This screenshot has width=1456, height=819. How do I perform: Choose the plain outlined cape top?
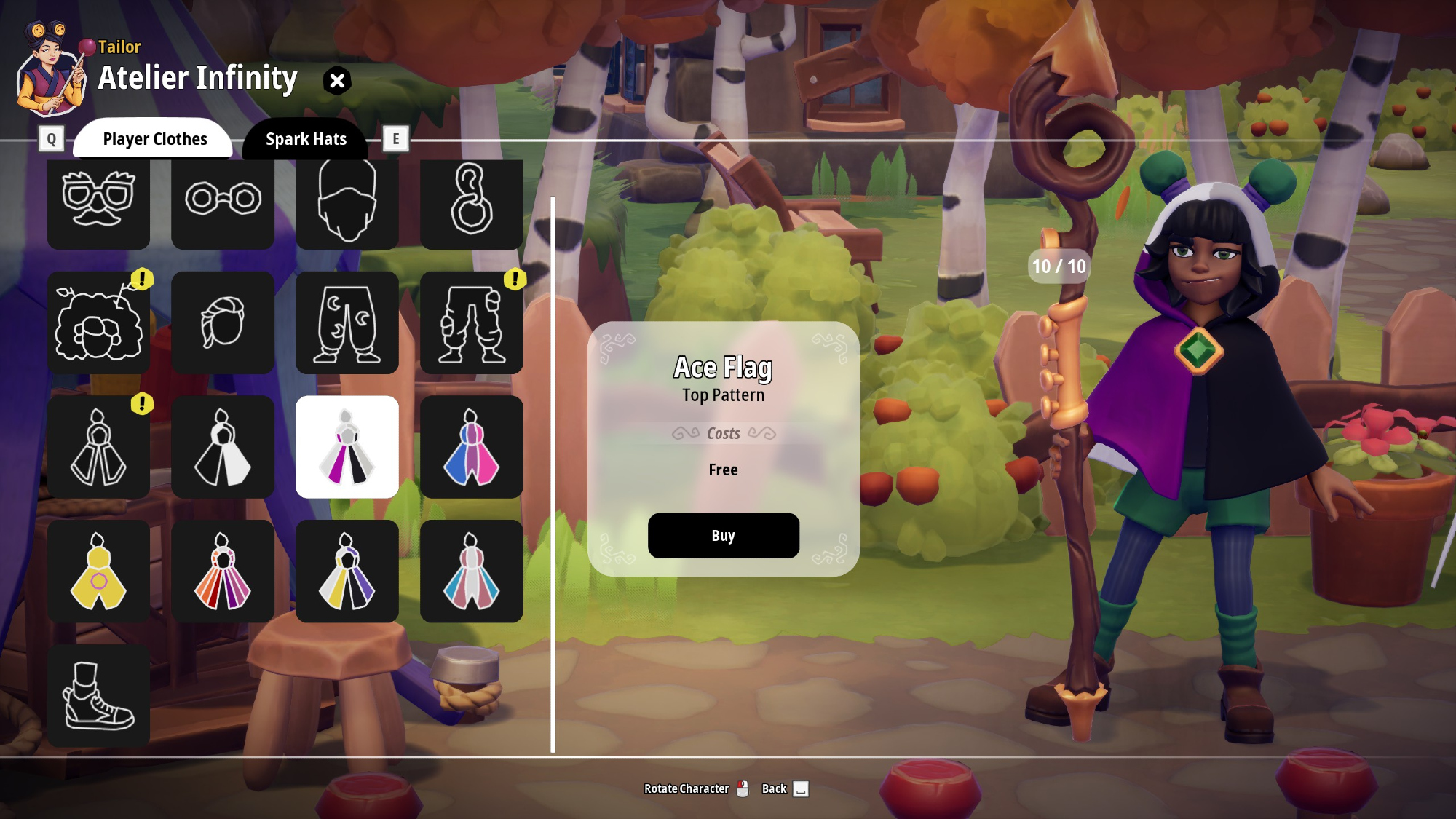click(98, 447)
